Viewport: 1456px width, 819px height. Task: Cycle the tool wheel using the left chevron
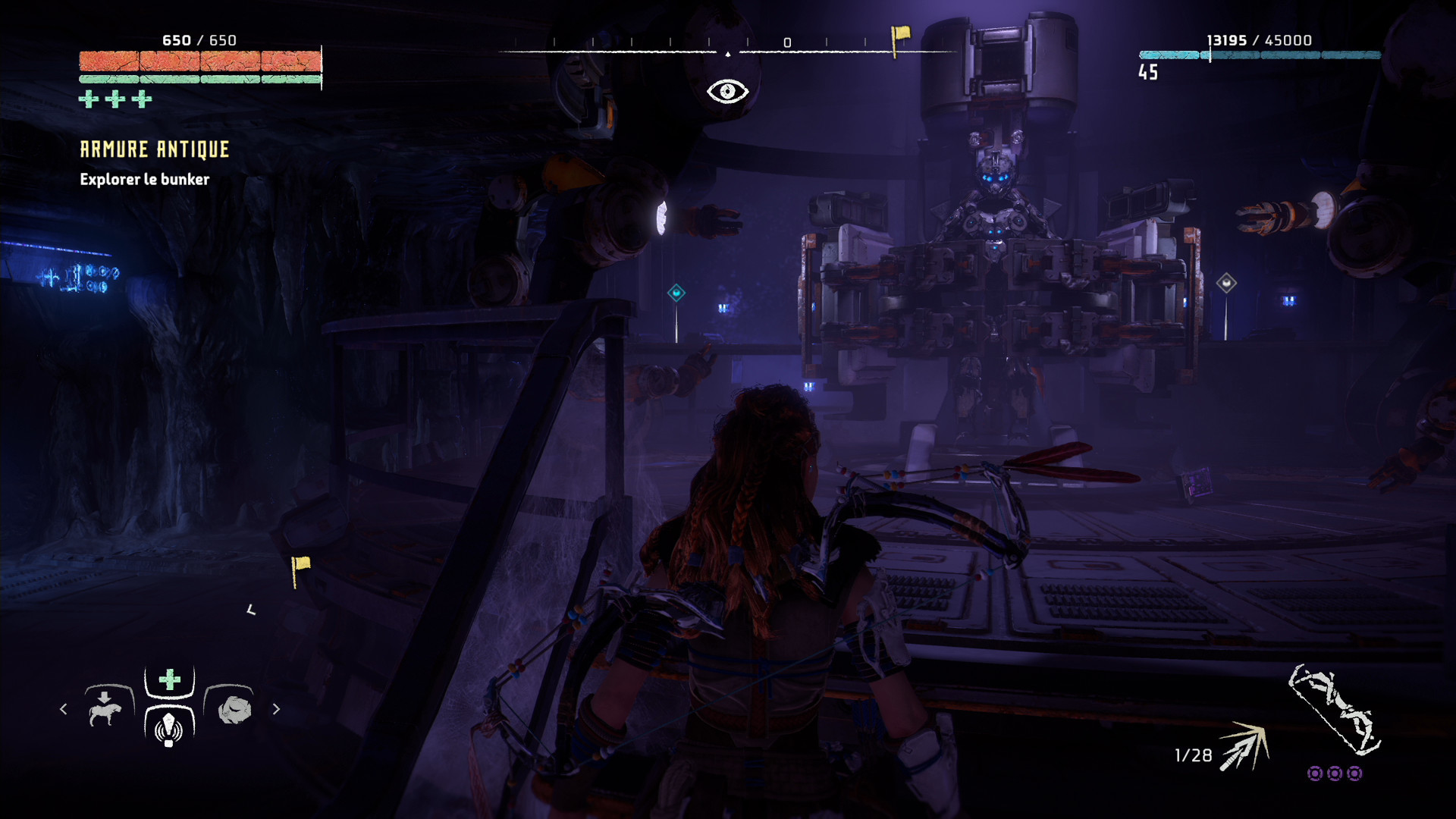[64, 710]
